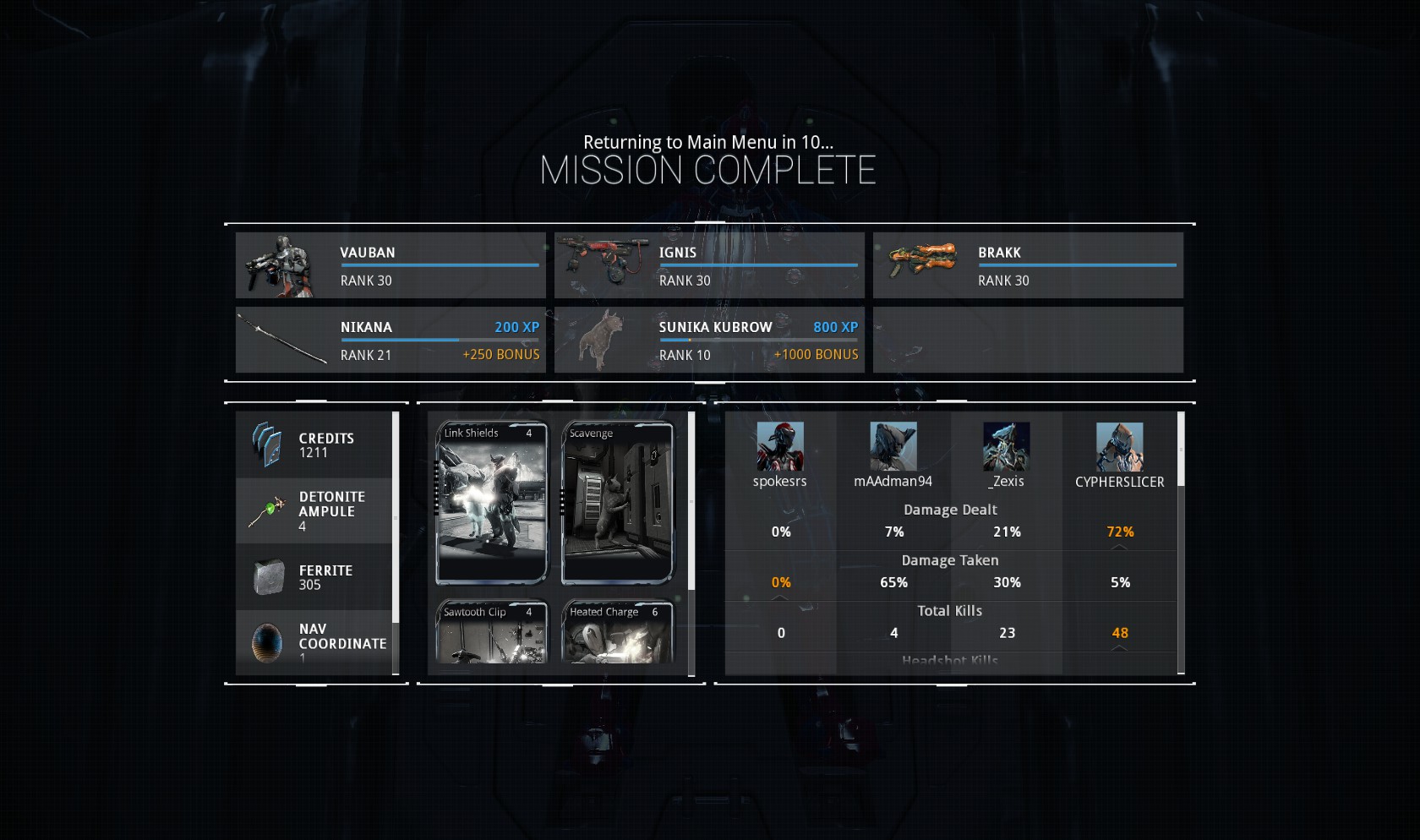
Task: Select the Brakk weapon panel
Action: 1028,265
